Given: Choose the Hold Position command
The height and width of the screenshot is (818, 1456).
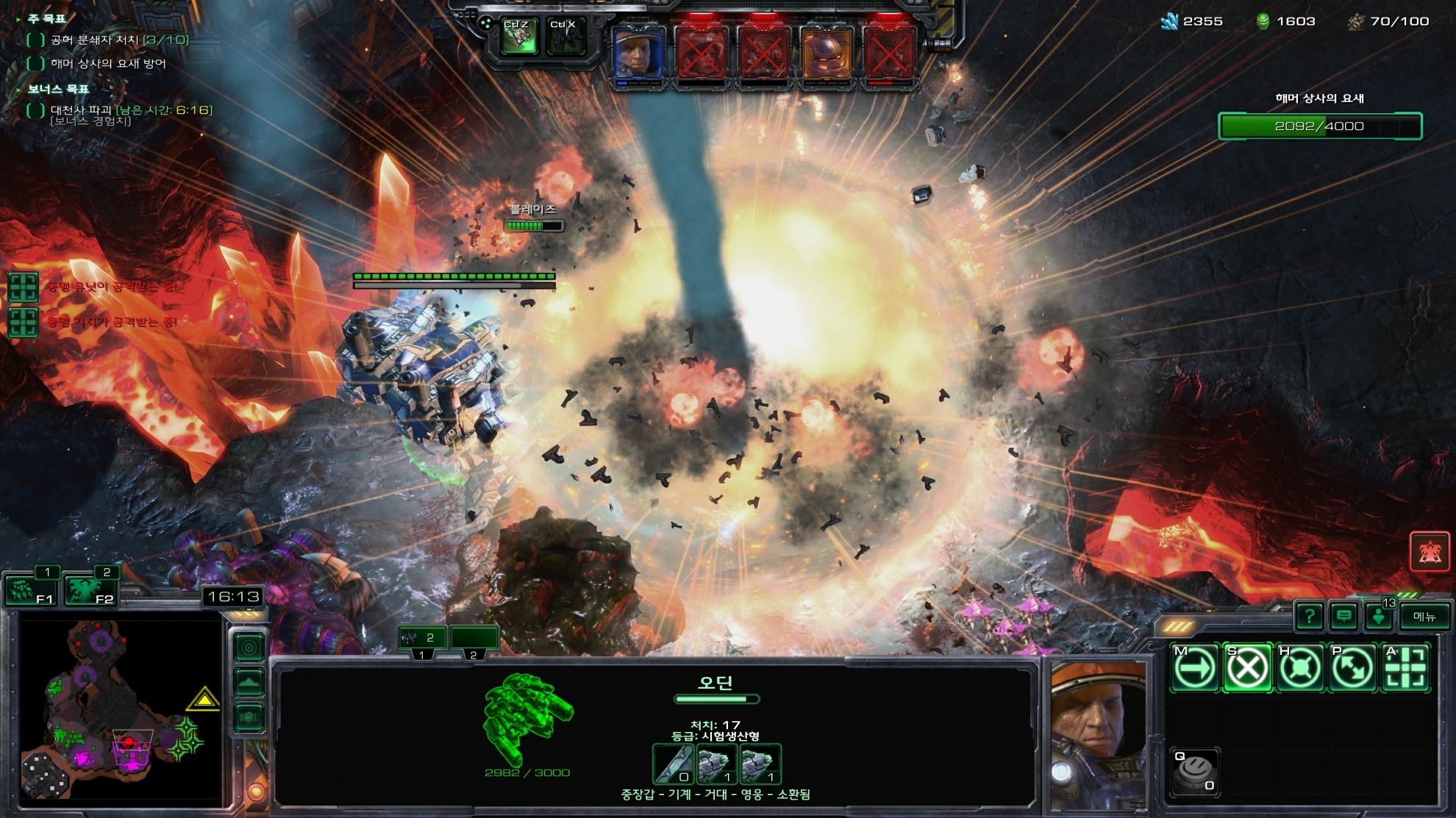Looking at the screenshot, I should pos(1300,668).
